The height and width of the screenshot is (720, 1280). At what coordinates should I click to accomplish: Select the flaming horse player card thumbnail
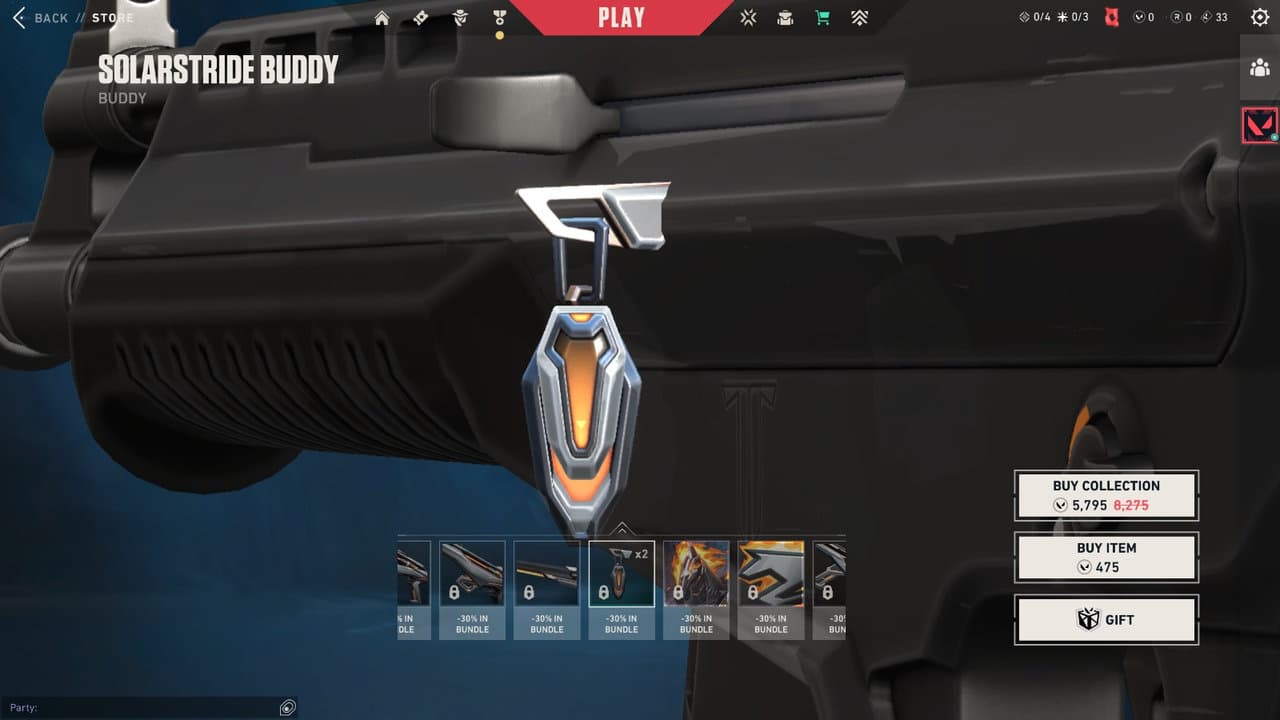[696, 575]
